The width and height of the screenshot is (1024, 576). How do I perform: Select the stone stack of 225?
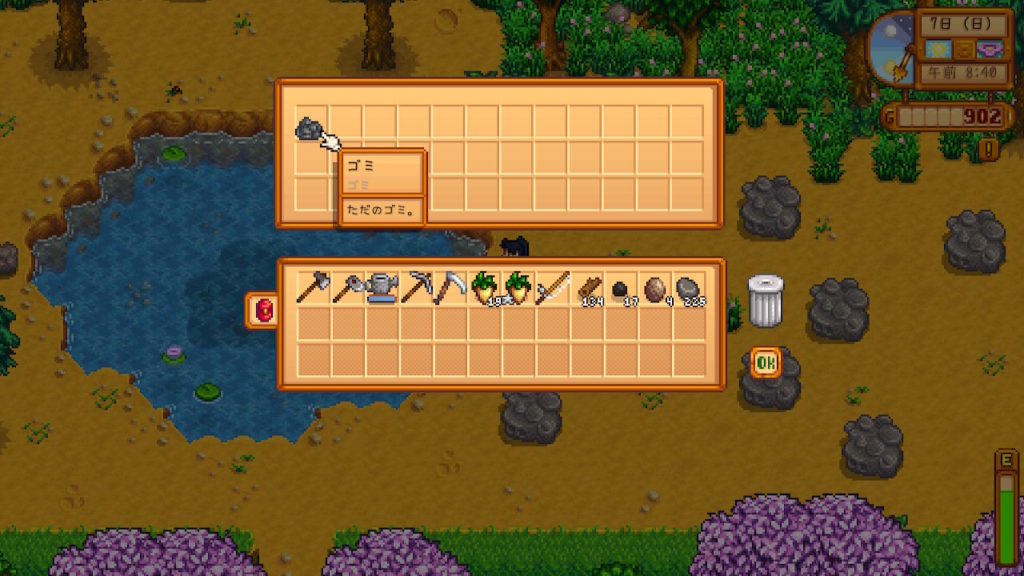tap(689, 288)
